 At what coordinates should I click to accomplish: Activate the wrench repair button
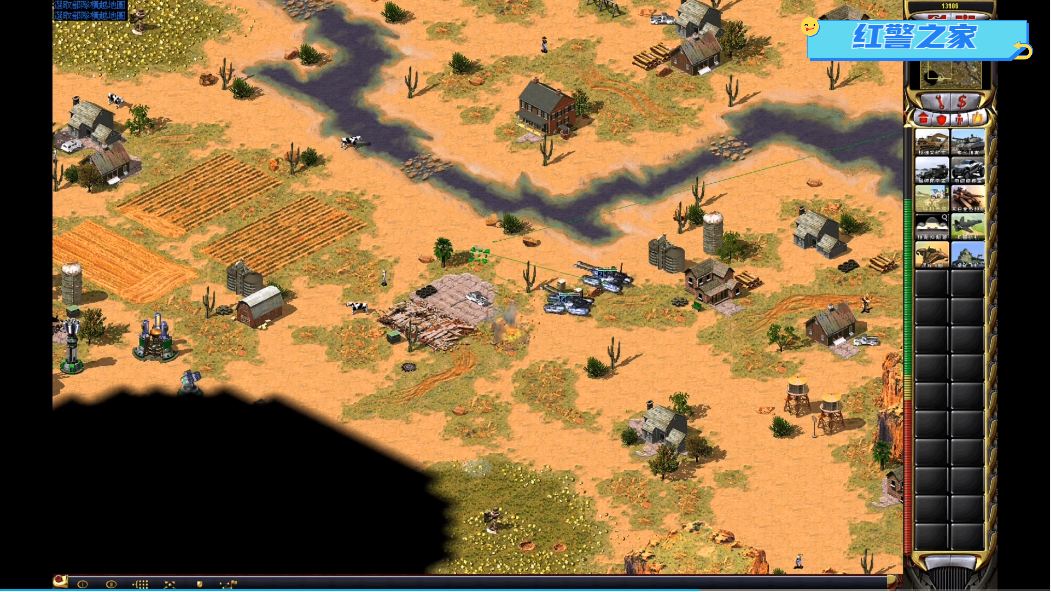[x=941, y=102]
